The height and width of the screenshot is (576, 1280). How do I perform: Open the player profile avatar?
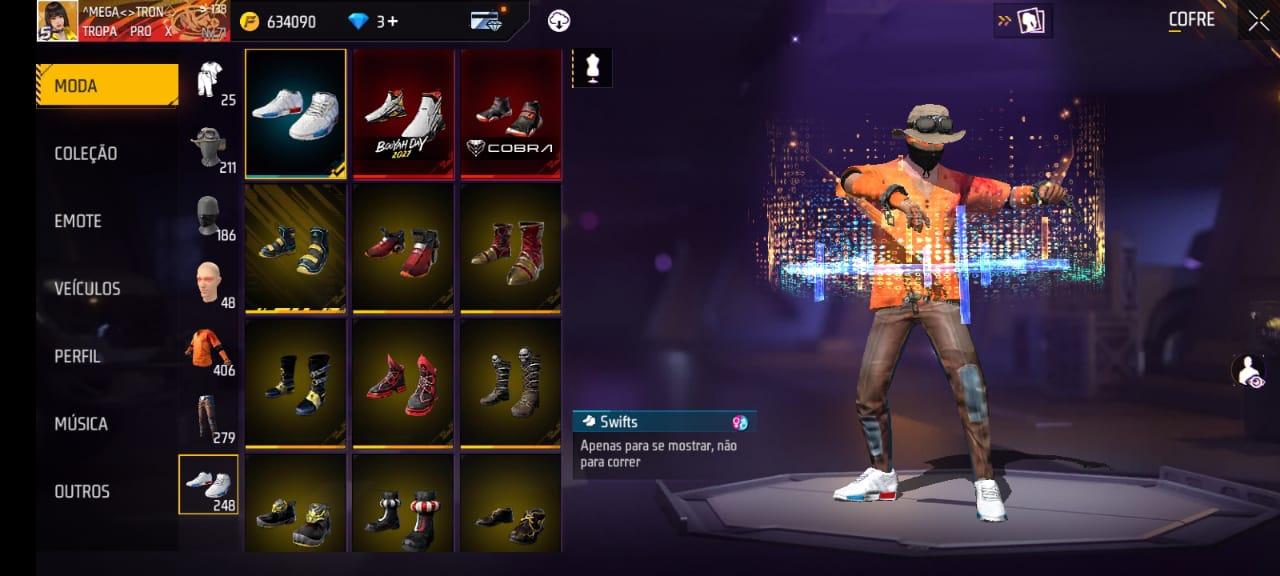tap(57, 20)
